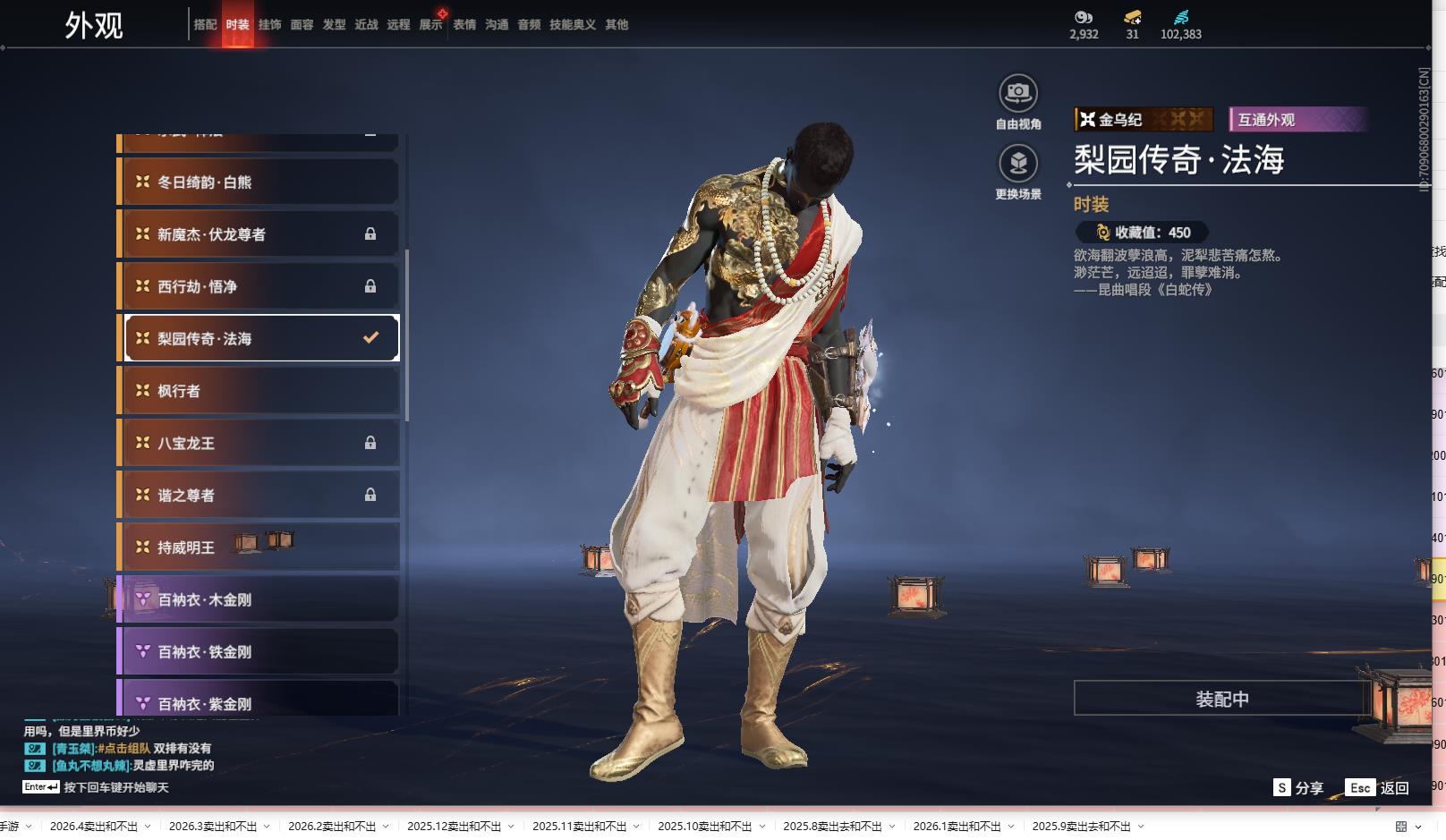Select the 持威明王 outfit
Image resolution: width=1446 pixels, height=840 pixels.
pyautogui.click(x=259, y=547)
